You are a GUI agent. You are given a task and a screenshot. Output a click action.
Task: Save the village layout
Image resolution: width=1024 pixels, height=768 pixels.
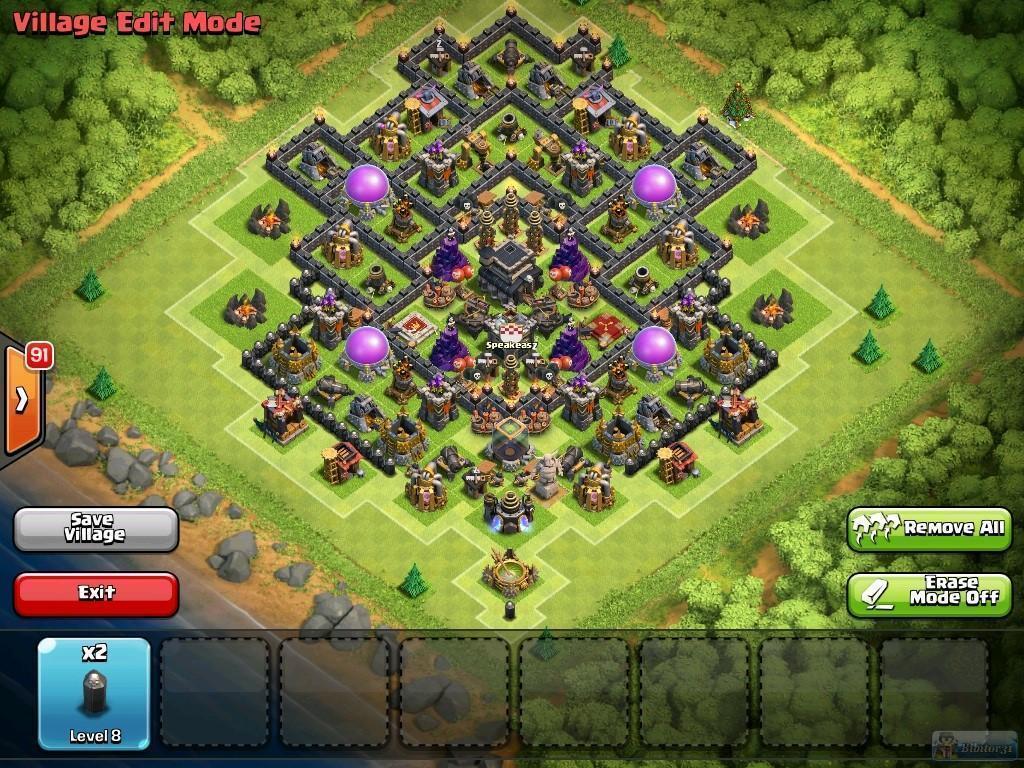coord(96,528)
